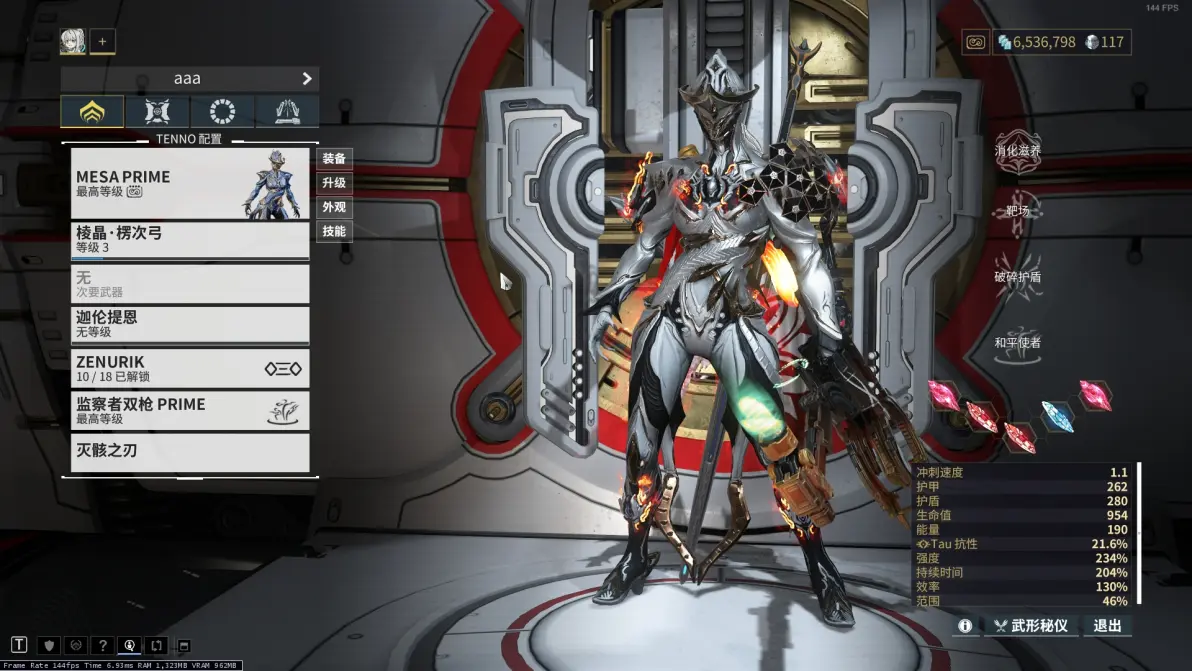Expand the aaa loadout selector
This screenshot has height=671, width=1192.
(x=190, y=78)
